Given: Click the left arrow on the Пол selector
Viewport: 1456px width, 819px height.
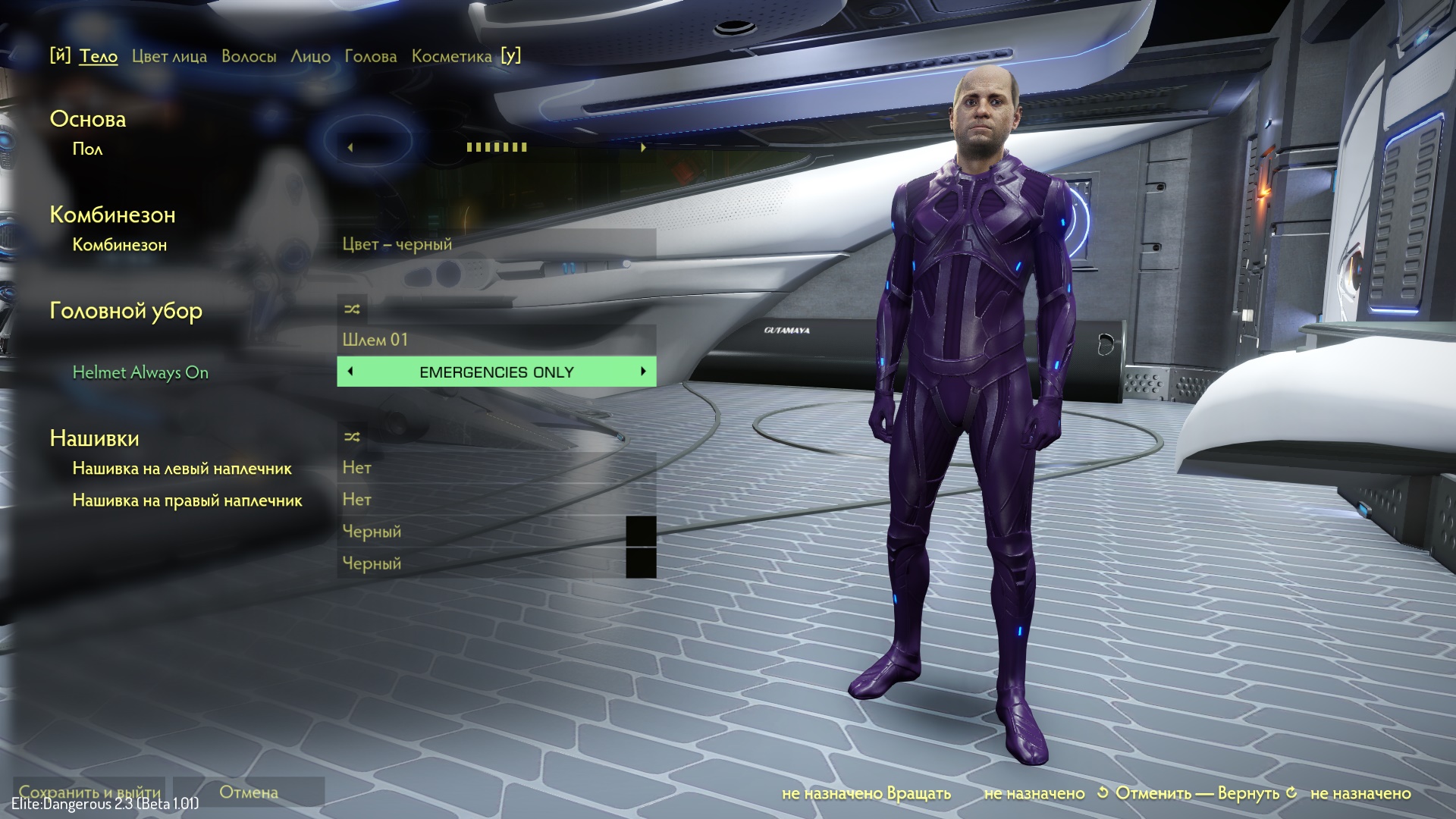Looking at the screenshot, I should (350, 147).
